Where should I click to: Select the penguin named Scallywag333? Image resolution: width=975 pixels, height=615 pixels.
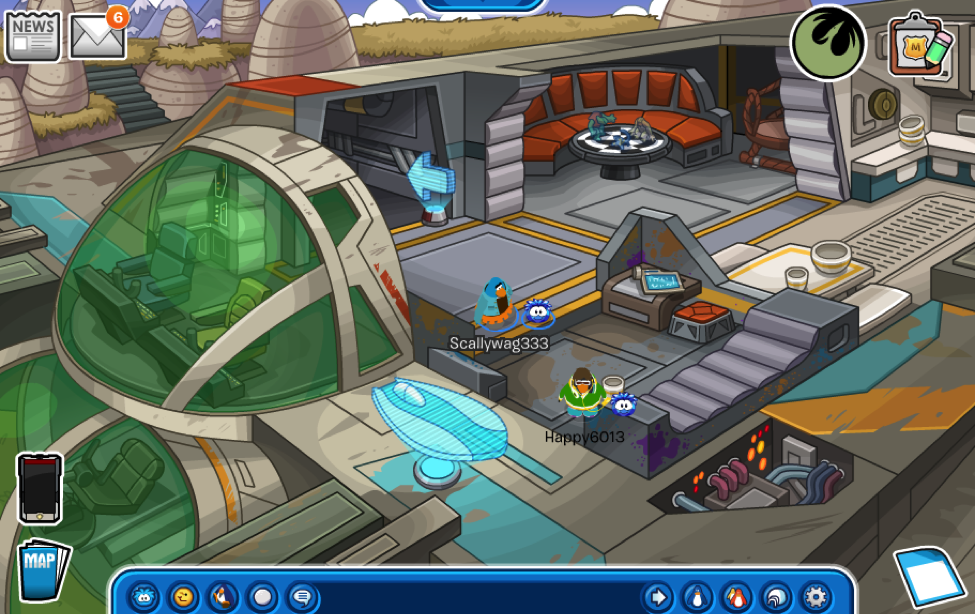tap(495, 304)
